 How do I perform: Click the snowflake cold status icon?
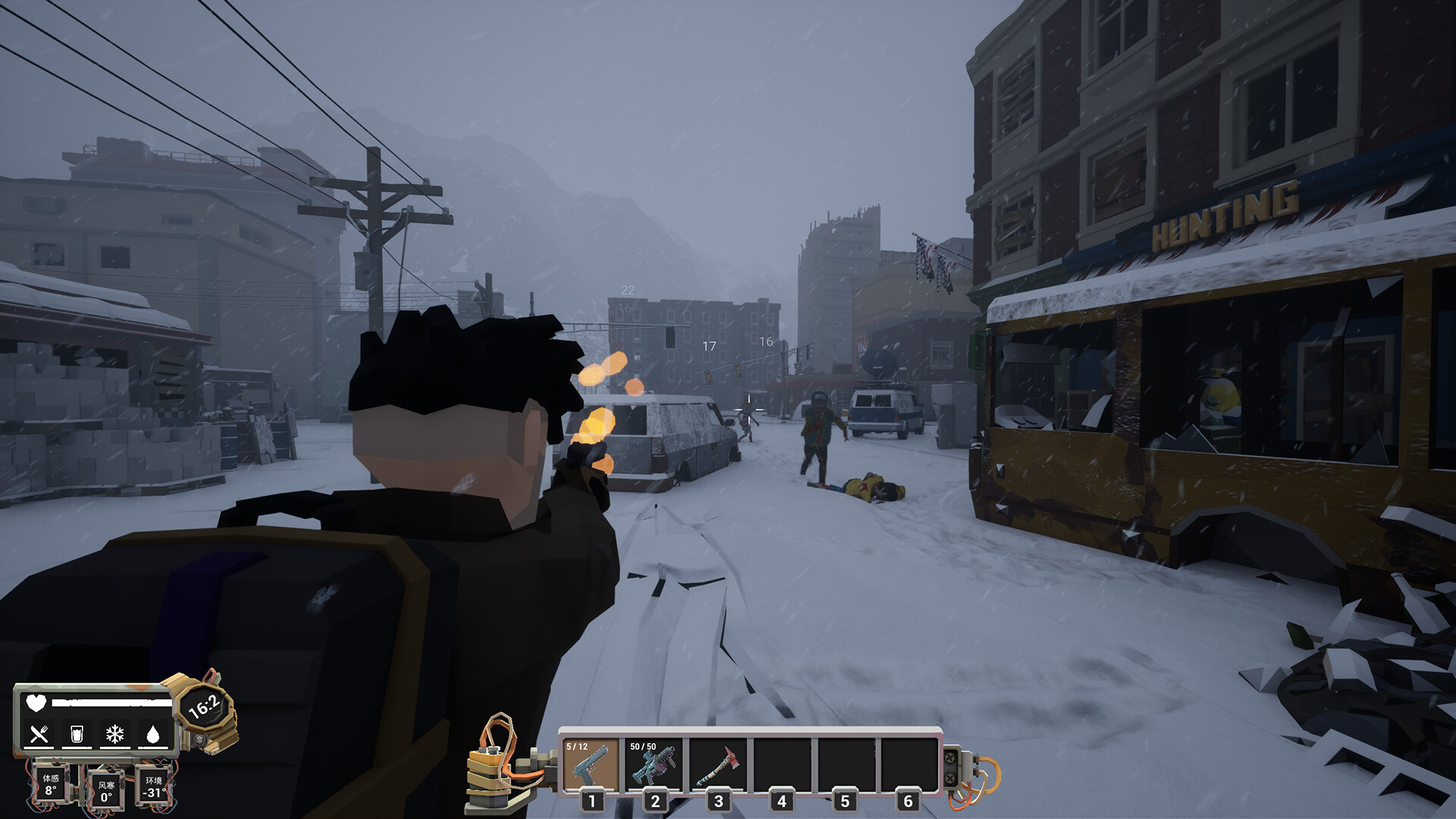[115, 733]
